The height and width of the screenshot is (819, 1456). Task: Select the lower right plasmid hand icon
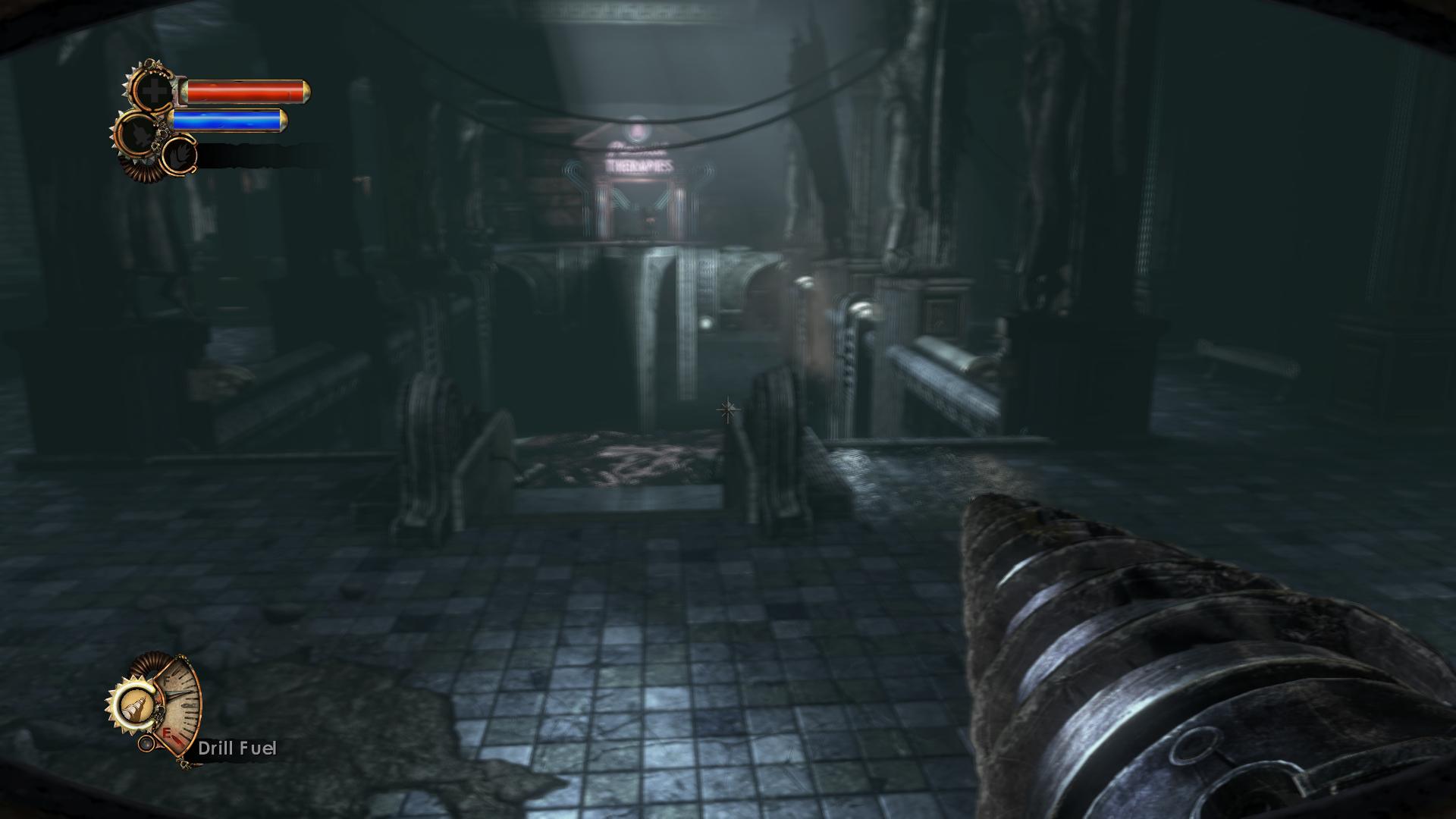(x=180, y=156)
